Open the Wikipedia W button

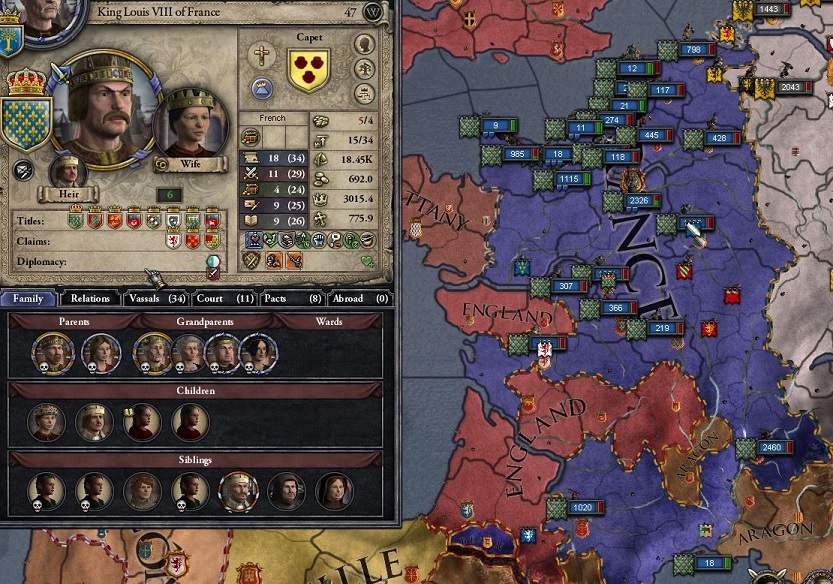pos(373,12)
